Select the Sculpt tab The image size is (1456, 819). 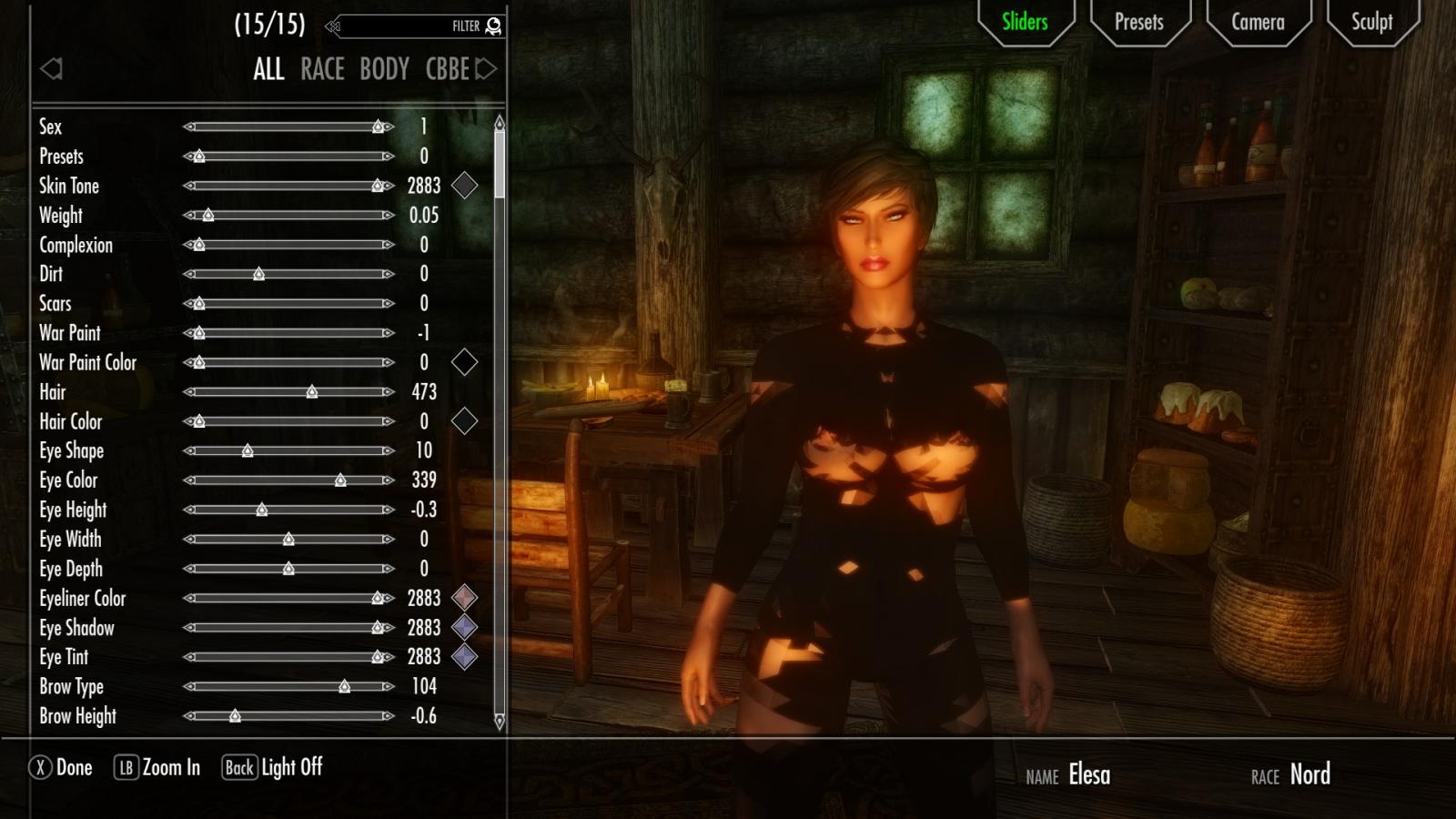(x=1371, y=22)
